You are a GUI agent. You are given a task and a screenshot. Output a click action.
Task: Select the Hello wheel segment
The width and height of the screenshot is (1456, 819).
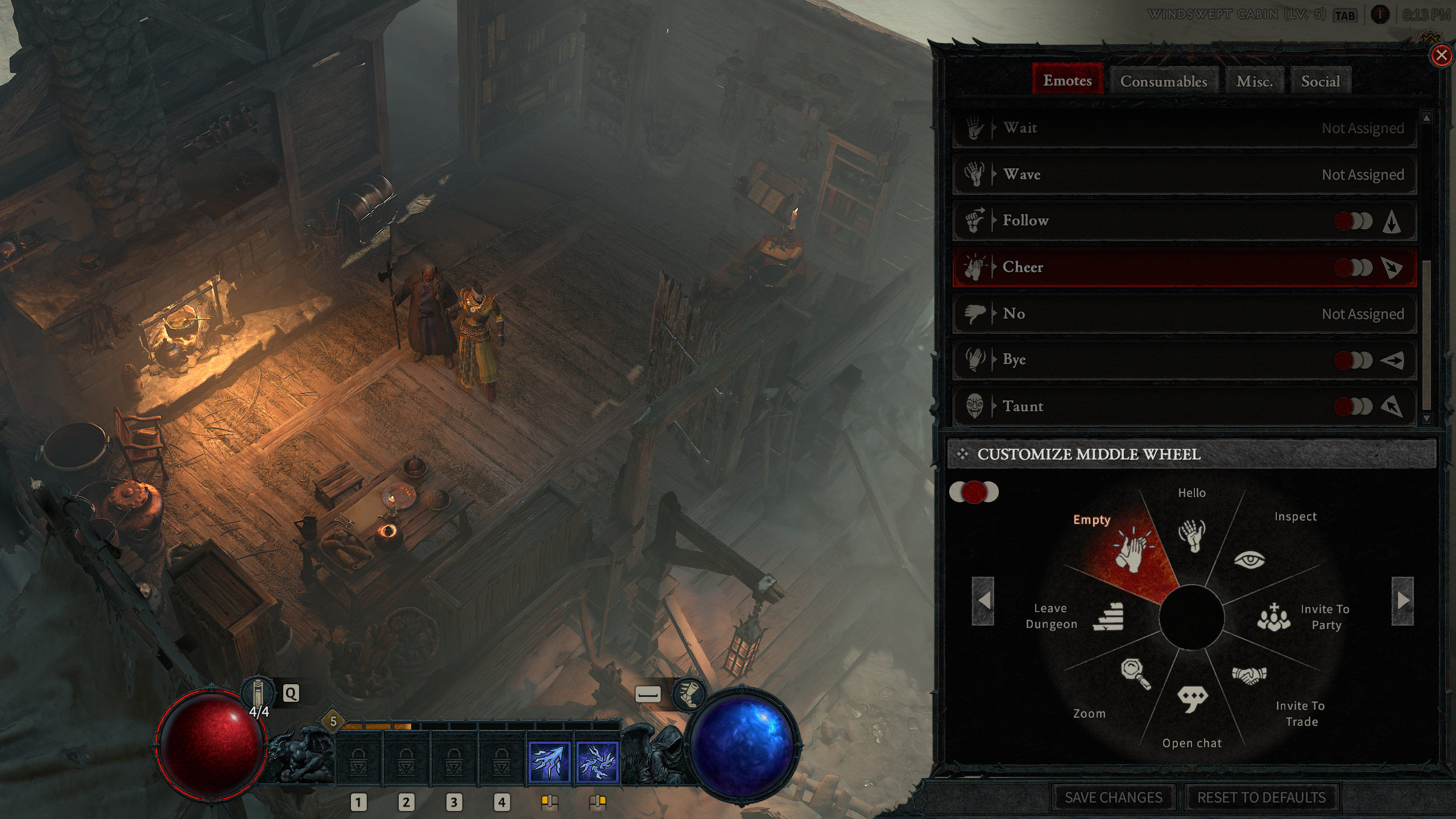(x=1191, y=535)
